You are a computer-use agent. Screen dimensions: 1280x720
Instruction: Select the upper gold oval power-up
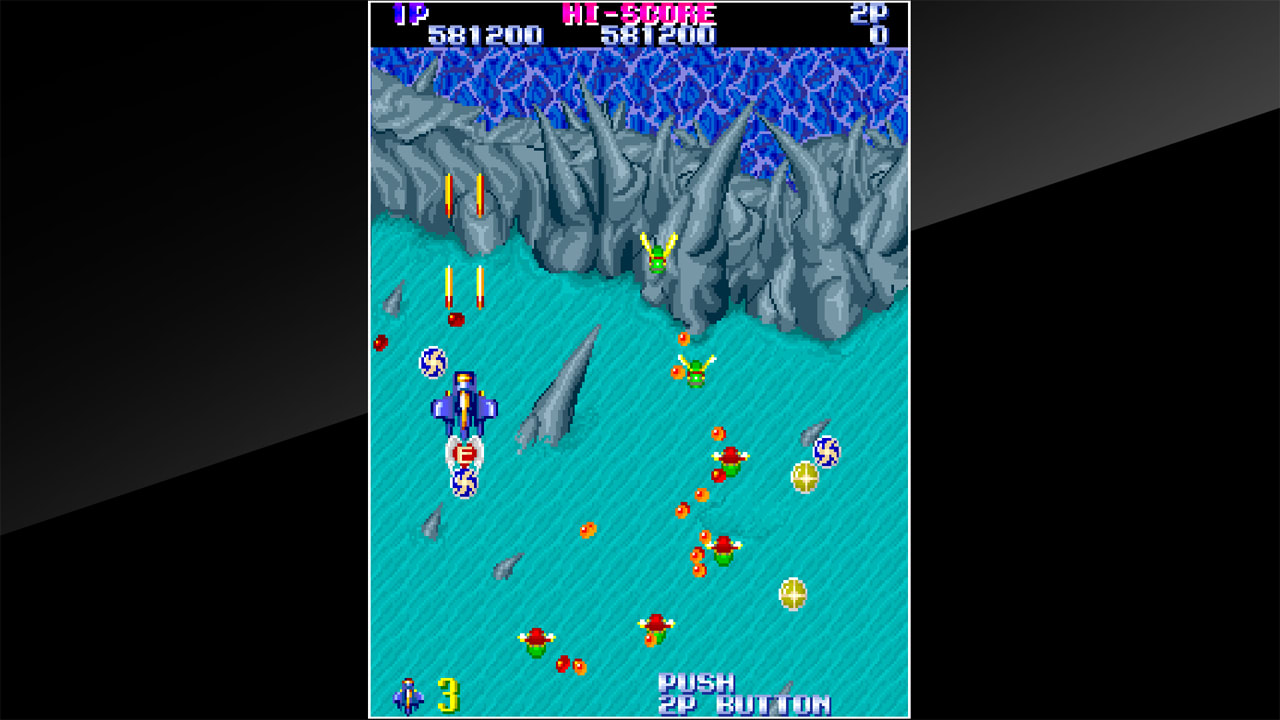coord(805,475)
